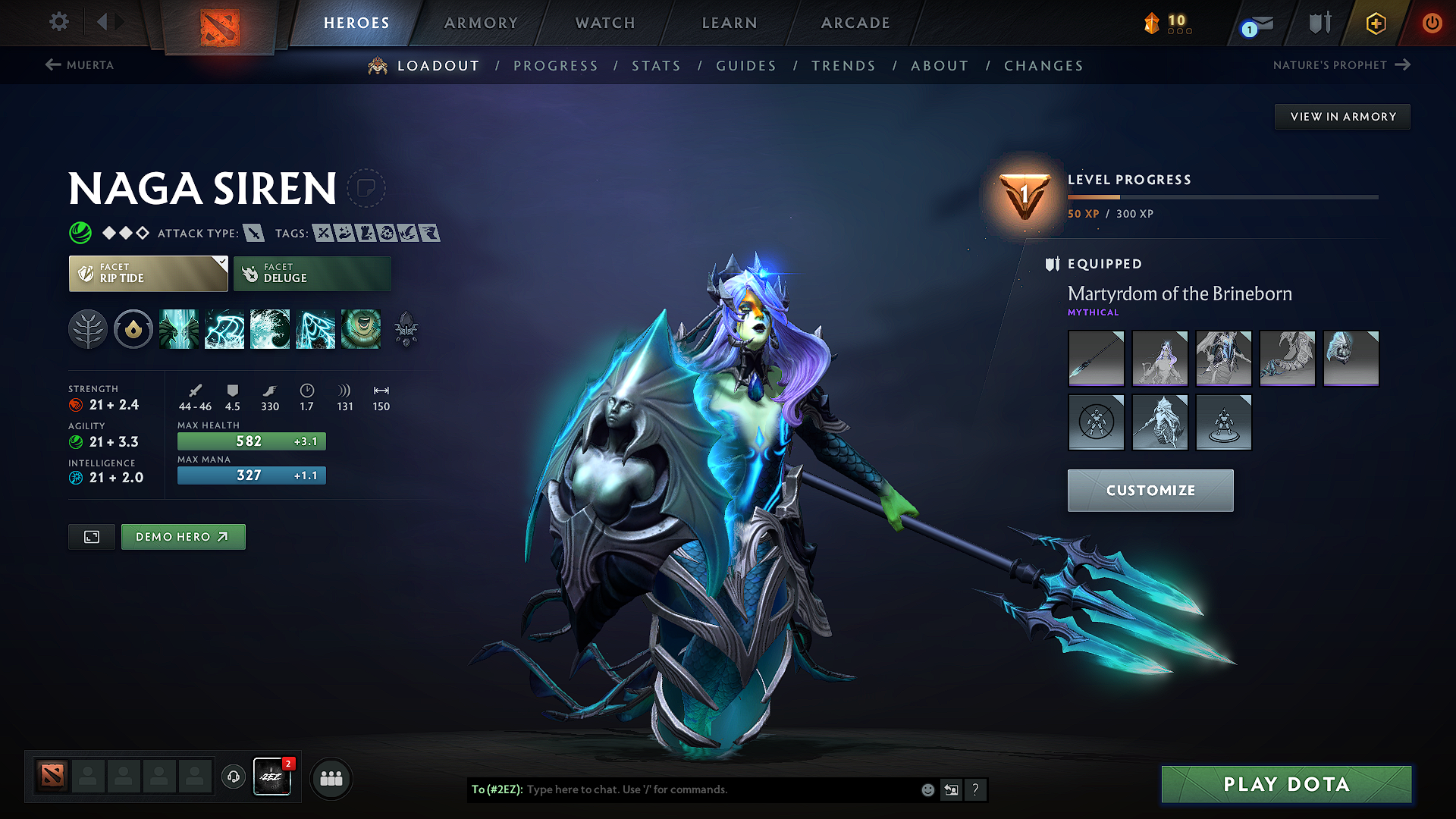Select the Ensnare ability icon
1456x819 pixels.
point(224,329)
